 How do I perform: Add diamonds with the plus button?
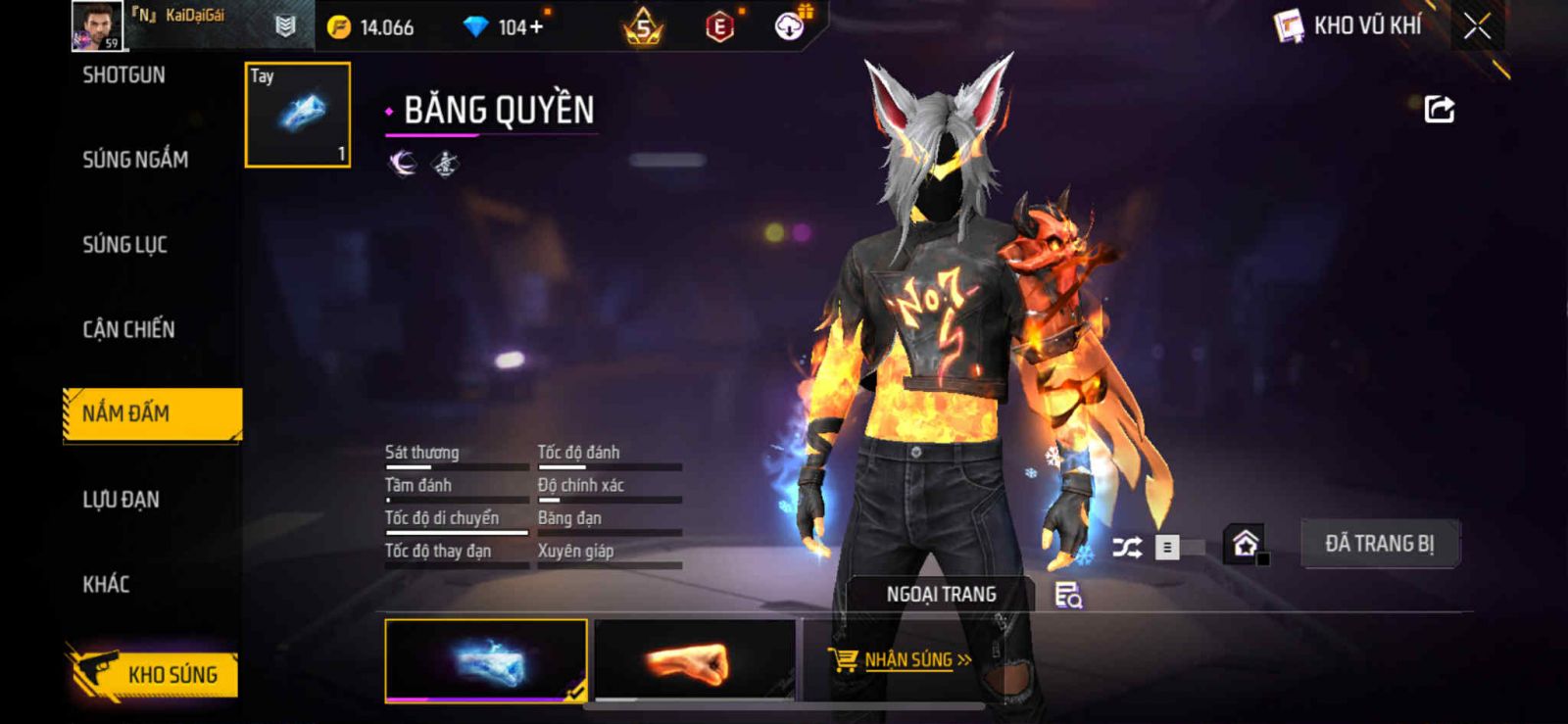[x=535, y=27]
